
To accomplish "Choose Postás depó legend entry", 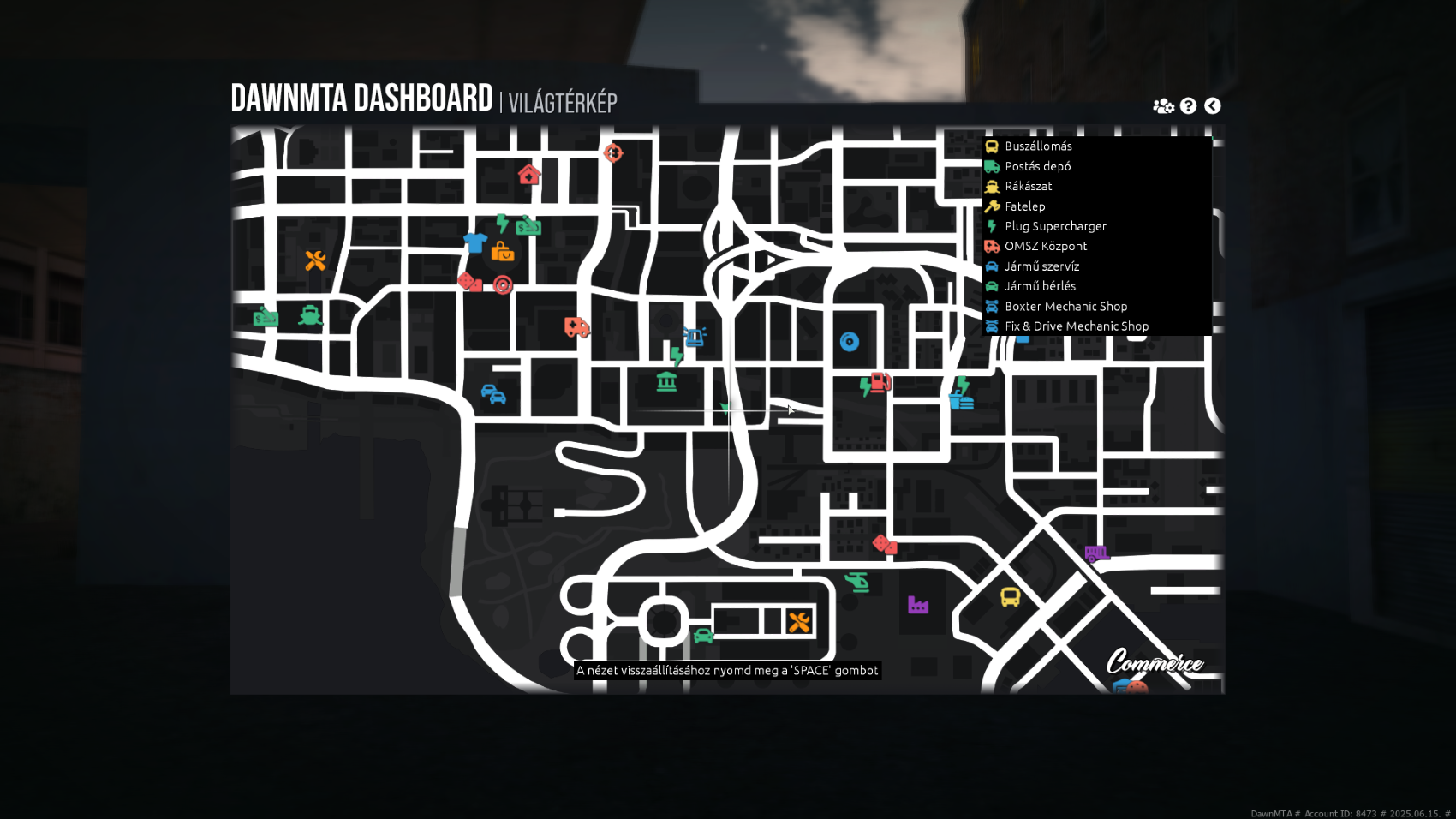I will tap(1037, 166).
